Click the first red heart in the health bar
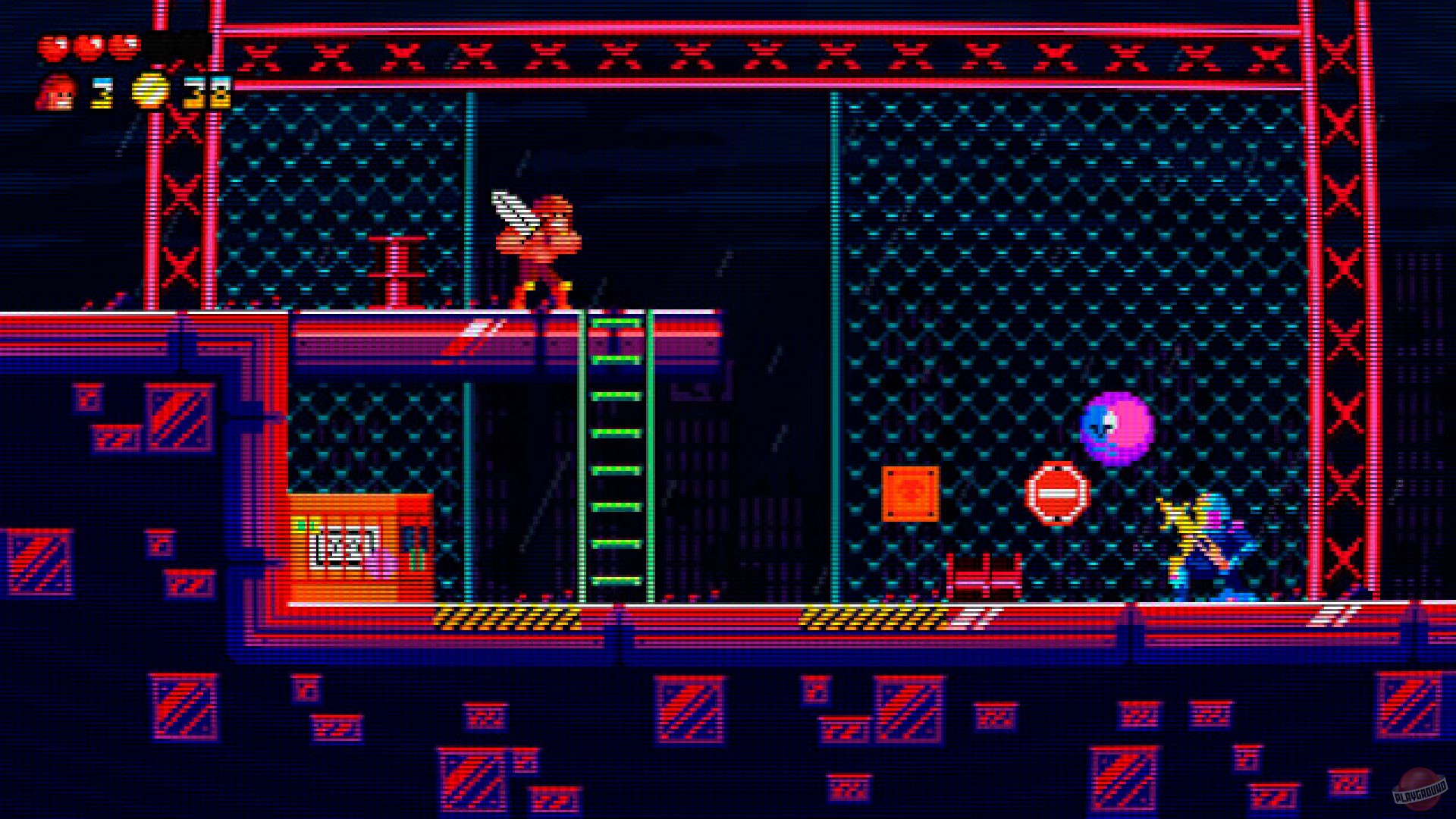This screenshot has width=1456, height=819. 52,47
